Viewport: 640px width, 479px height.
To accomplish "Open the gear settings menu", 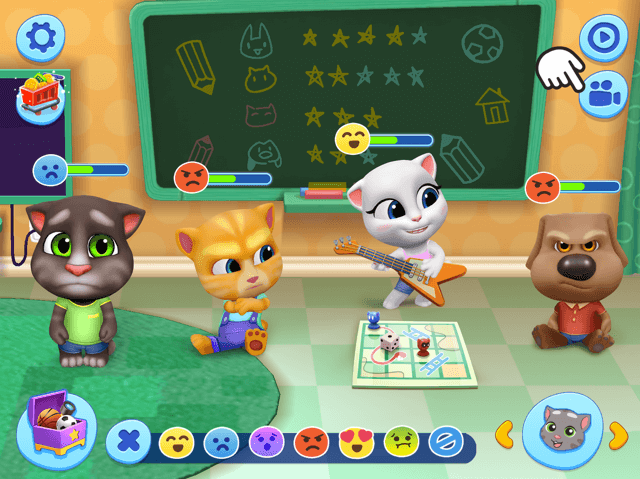I will click(x=41, y=38).
